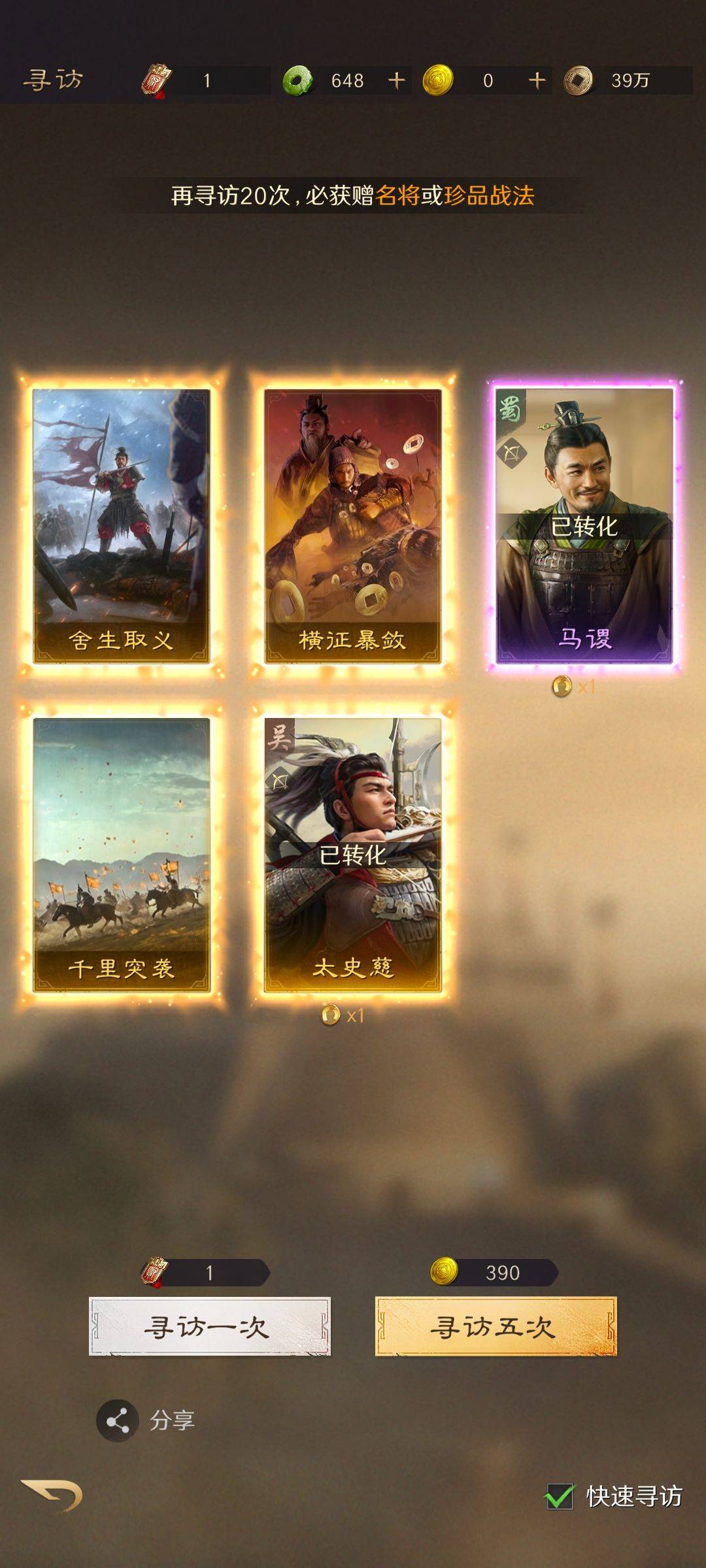
Task: Toggle the 快速寻访 checkbox
Action: tap(560, 1496)
